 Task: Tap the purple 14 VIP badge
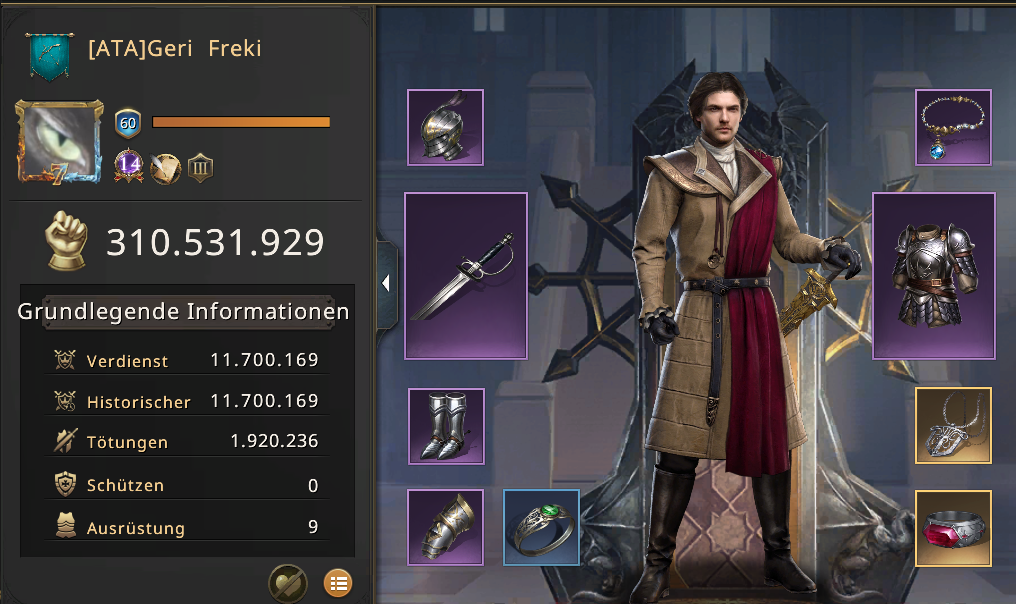tap(128, 166)
